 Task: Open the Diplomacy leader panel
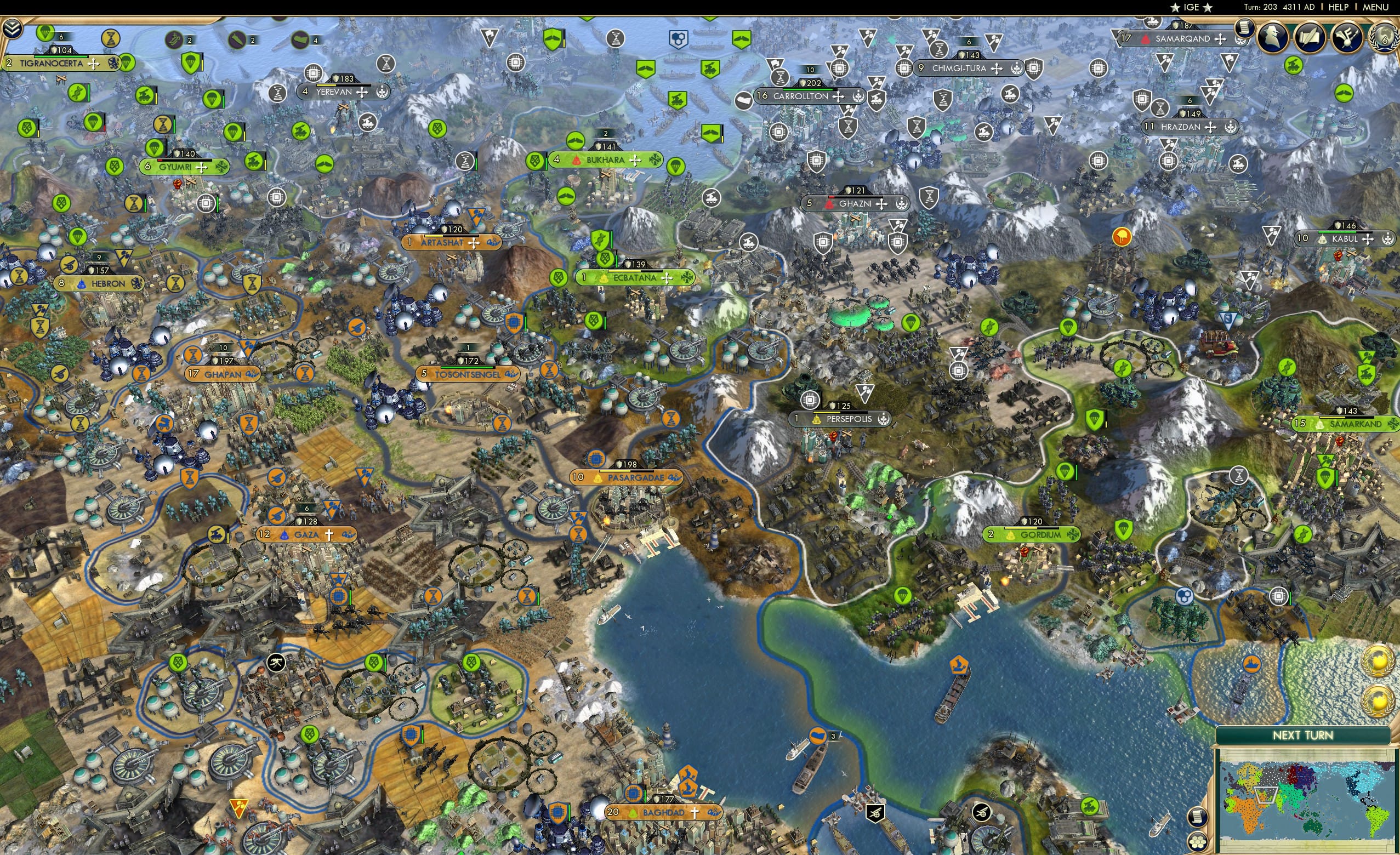(x=1273, y=37)
